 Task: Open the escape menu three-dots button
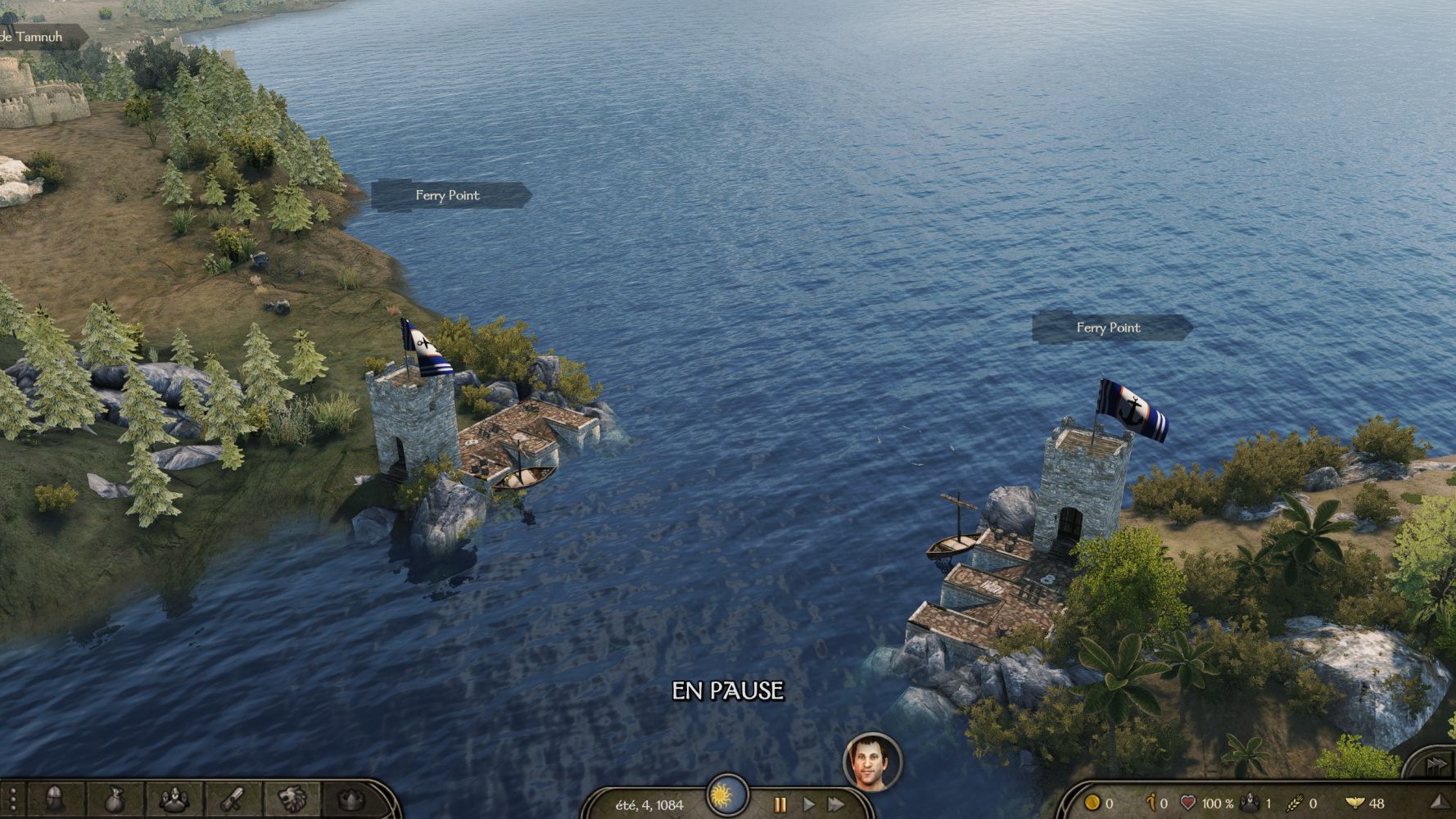coord(12,800)
